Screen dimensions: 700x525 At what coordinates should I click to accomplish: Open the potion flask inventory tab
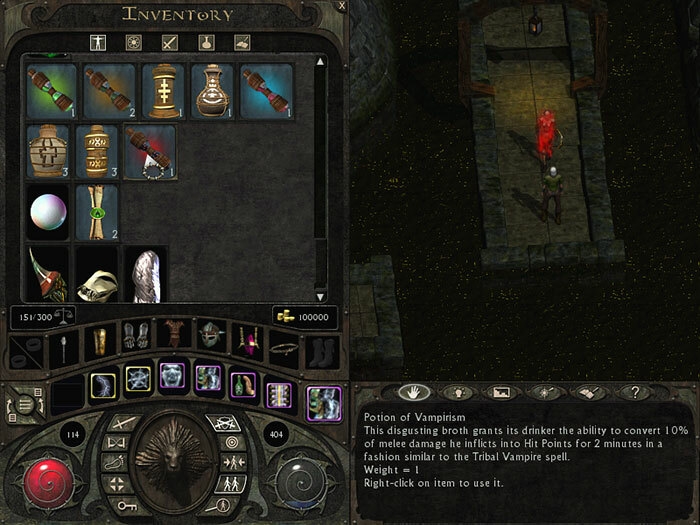pos(205,43)
